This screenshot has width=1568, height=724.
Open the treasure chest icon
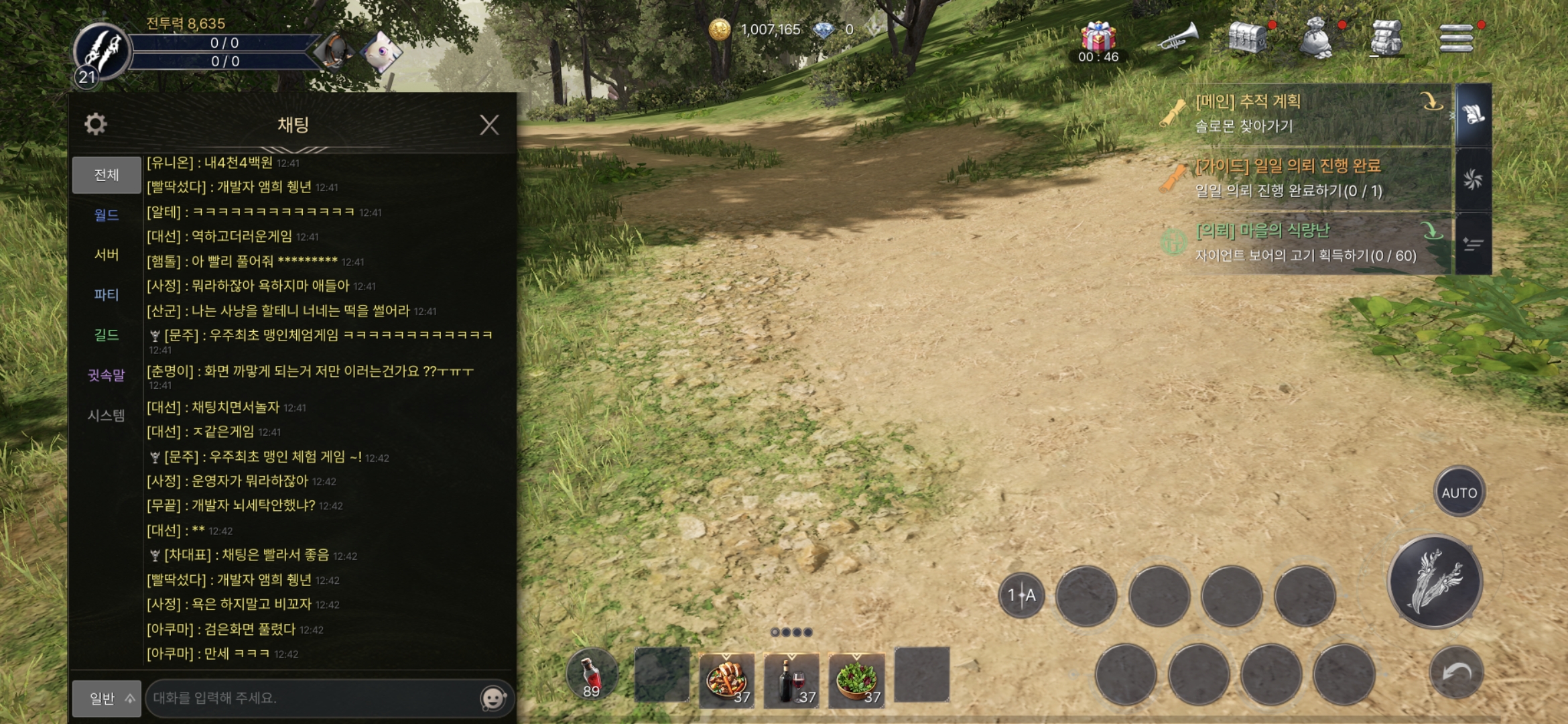coord(1248,38)
